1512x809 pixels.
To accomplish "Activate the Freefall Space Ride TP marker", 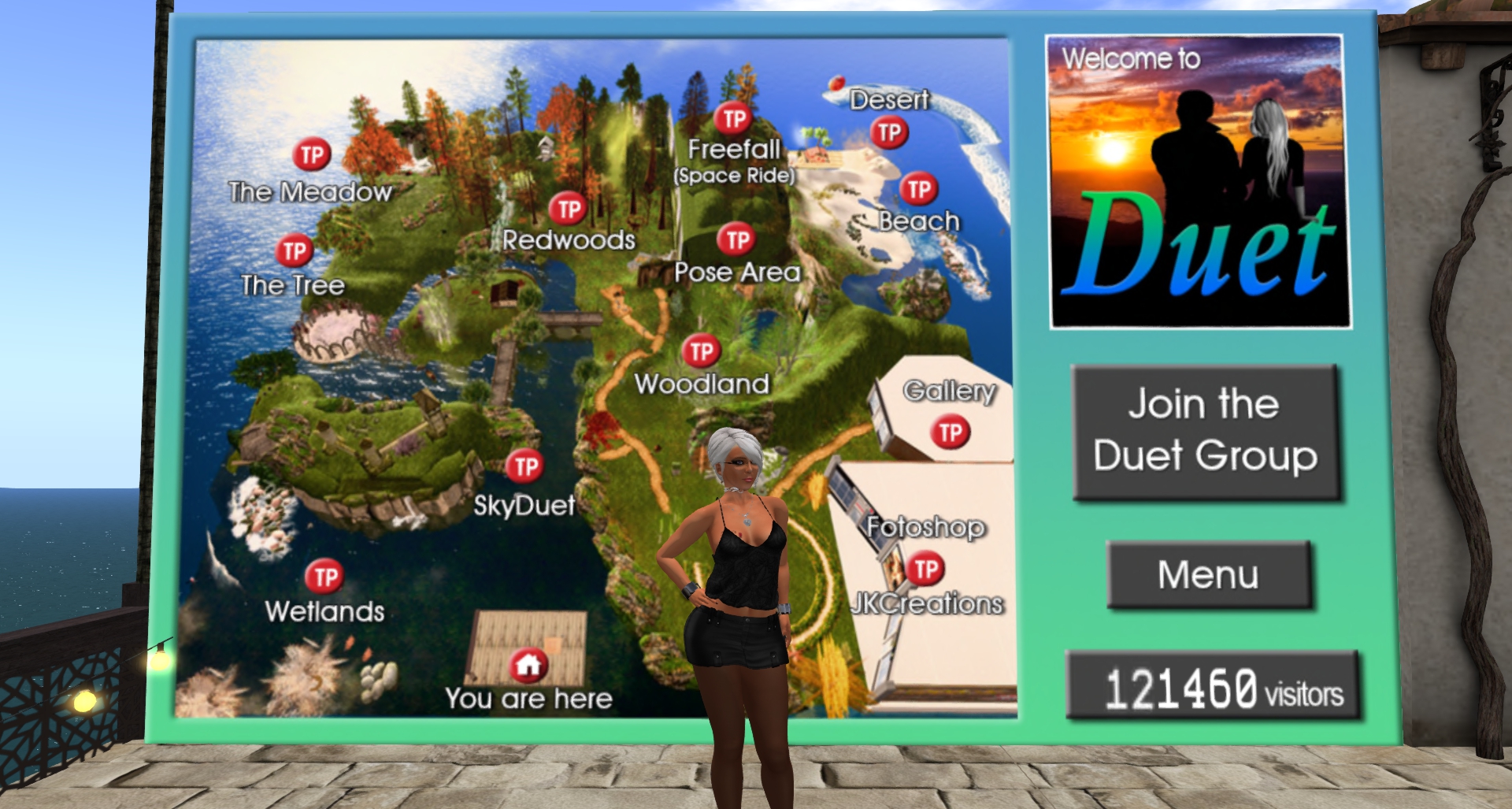I will (x=734, y=119).
